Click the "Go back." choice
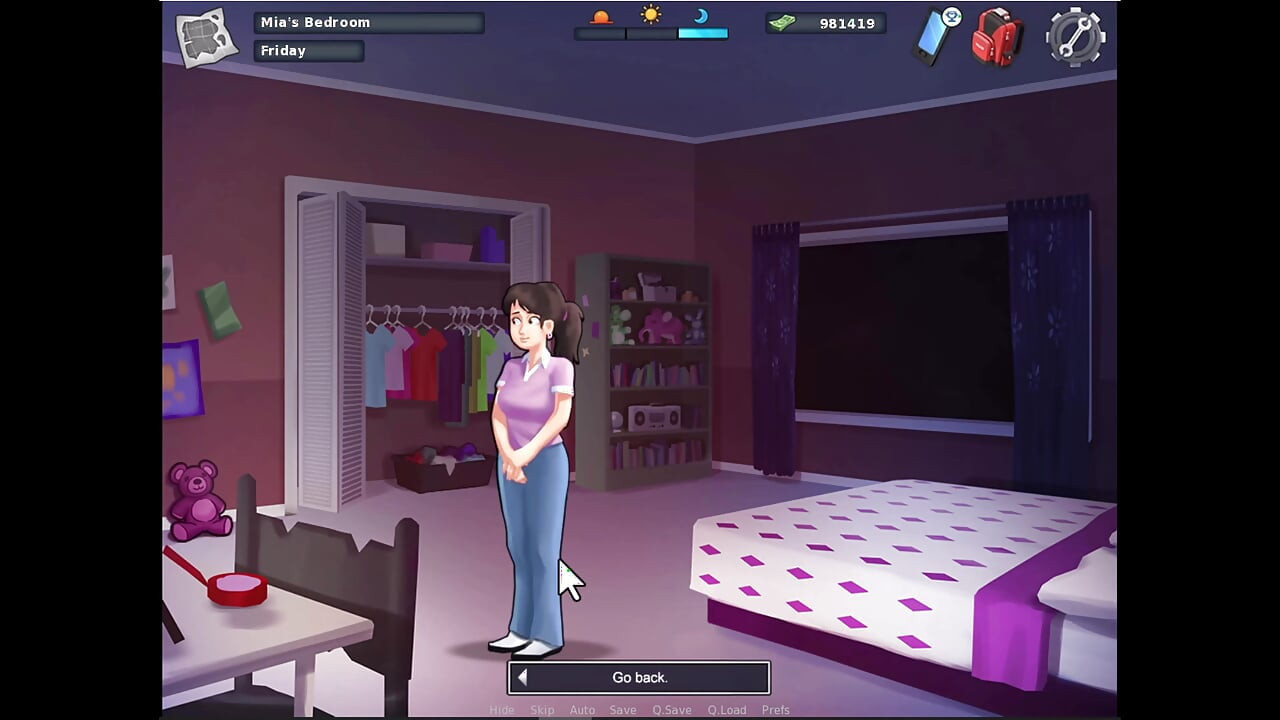This screenshot has width=1280, height=720. pos(639,677)
